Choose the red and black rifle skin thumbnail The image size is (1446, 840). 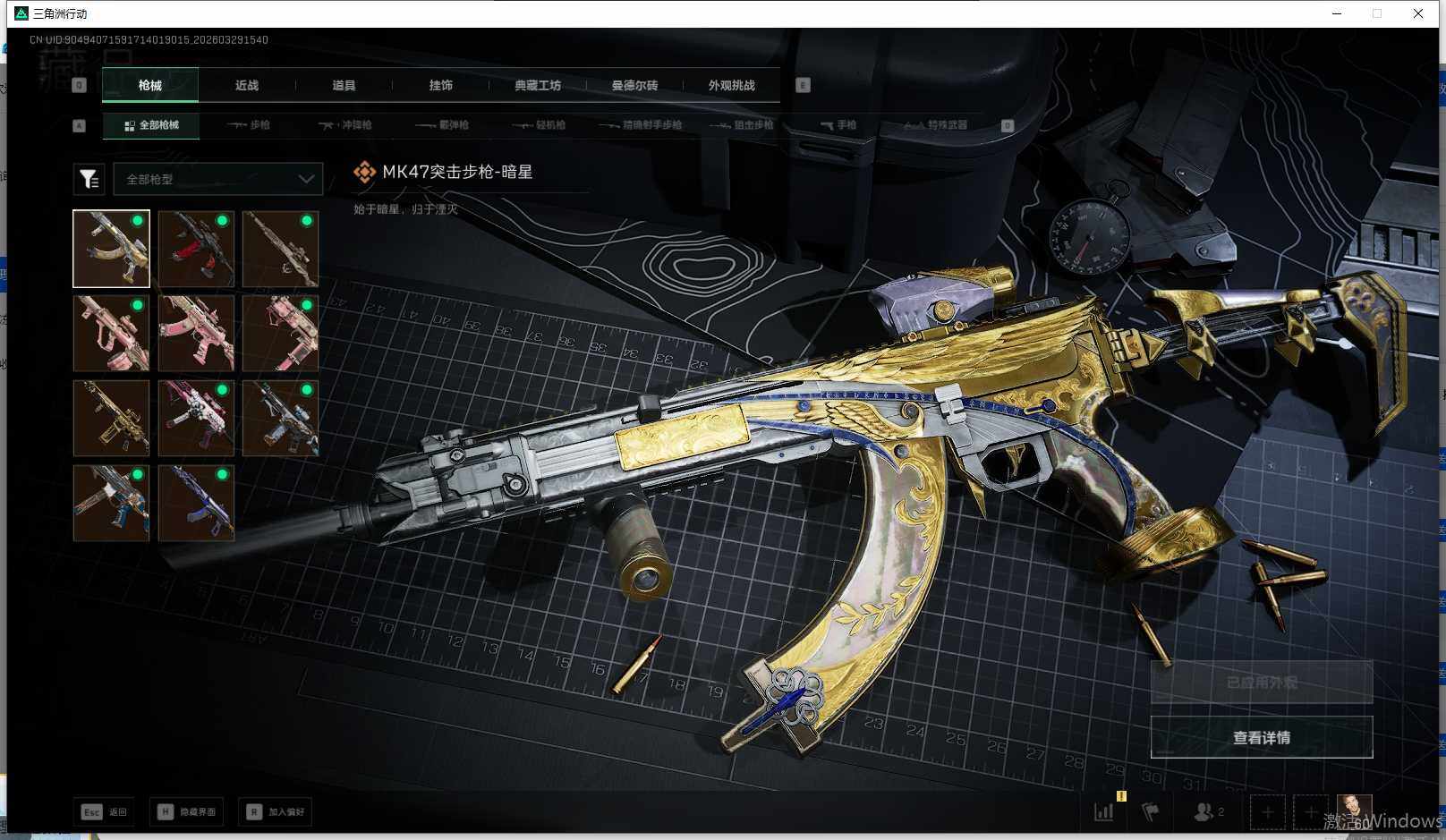coord(196,249)
